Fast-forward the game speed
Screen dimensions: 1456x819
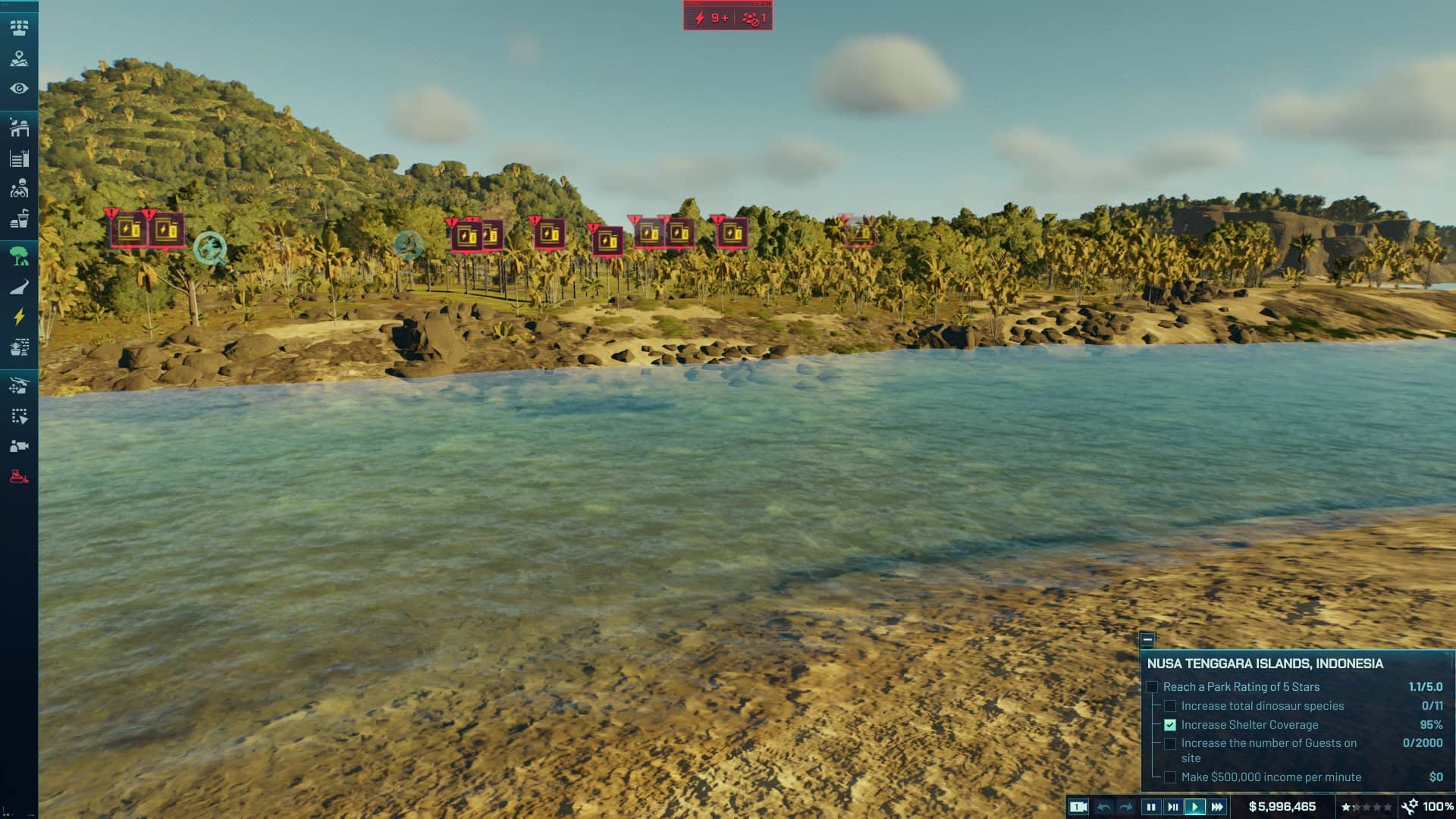[x=1217, y=808]
